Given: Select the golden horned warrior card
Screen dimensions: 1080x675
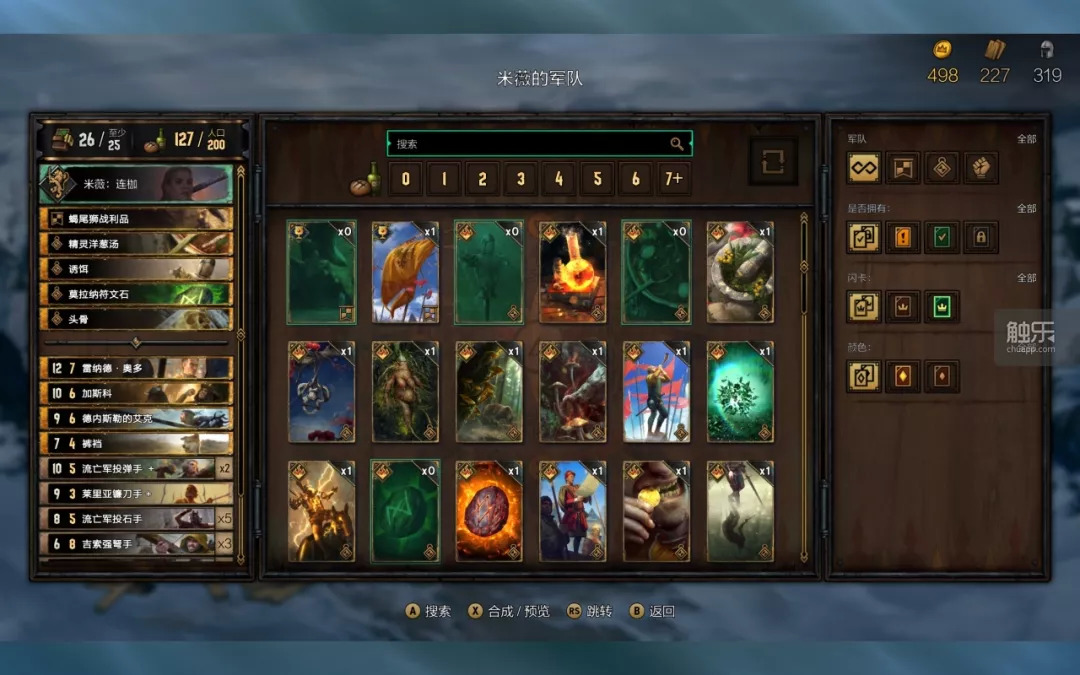Looking at the screenshot, I should pyautogui.click(x=322, y=511).
